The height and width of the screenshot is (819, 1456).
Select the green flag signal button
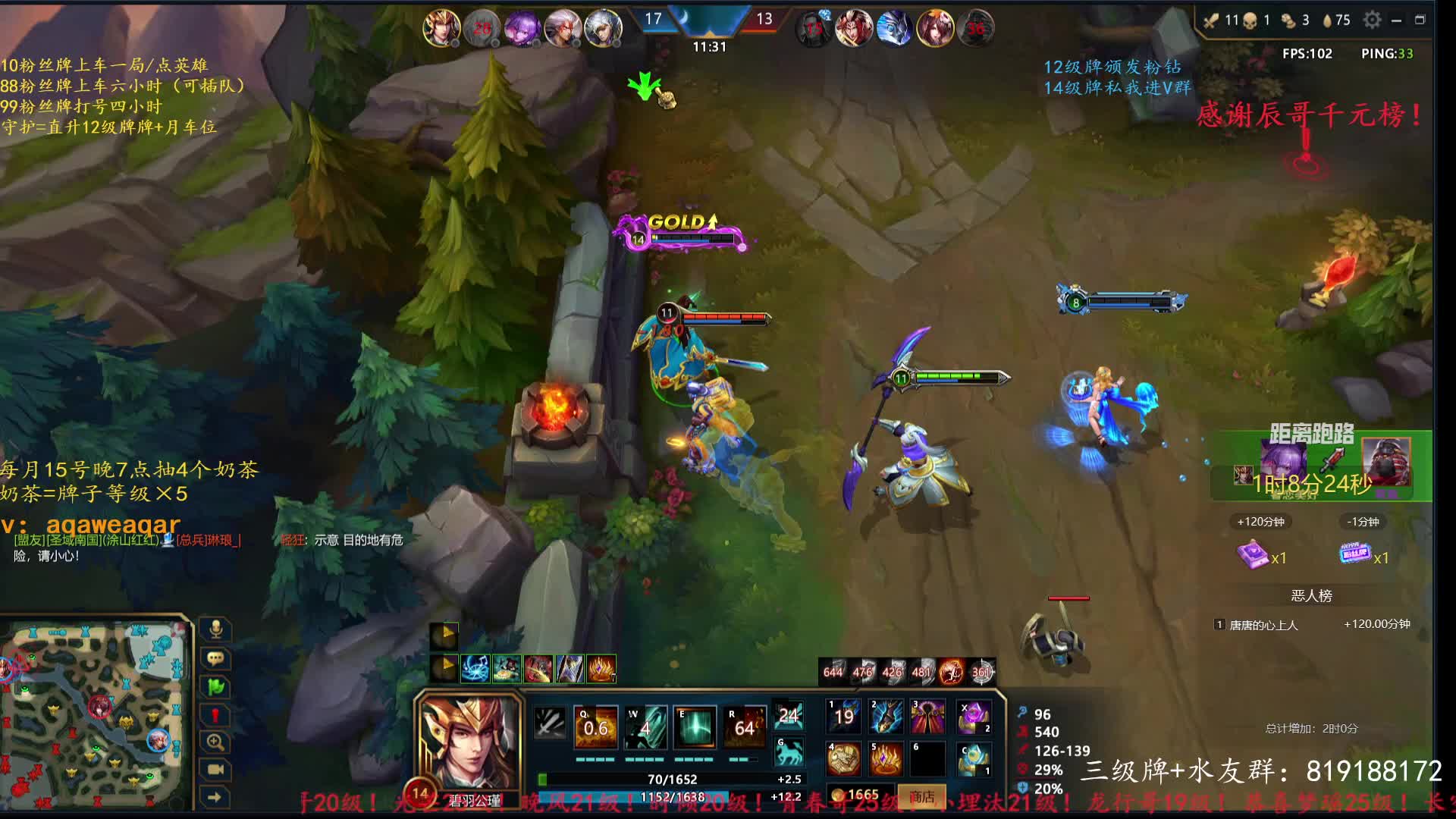pyautogui.click(x=215, y=687)
